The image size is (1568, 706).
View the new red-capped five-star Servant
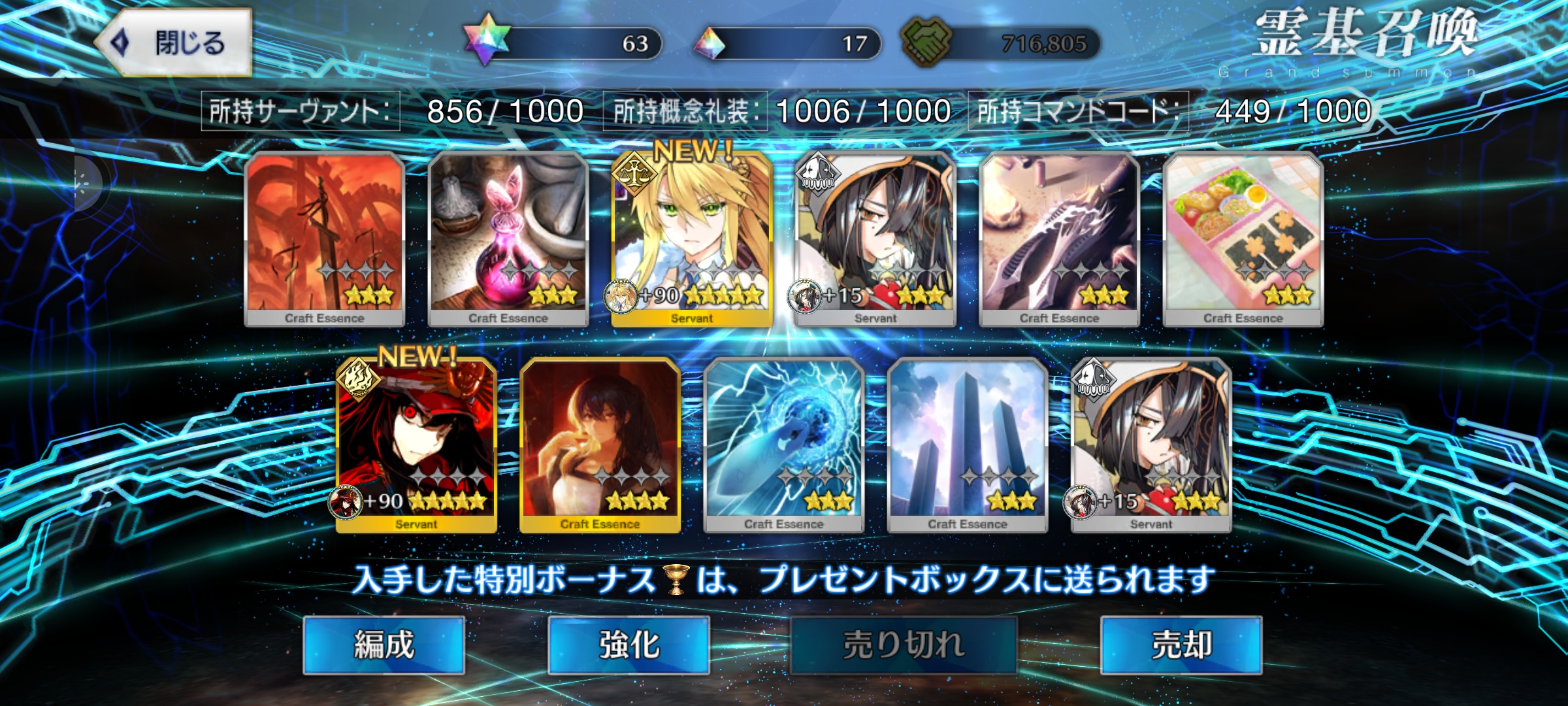(416, 445)
